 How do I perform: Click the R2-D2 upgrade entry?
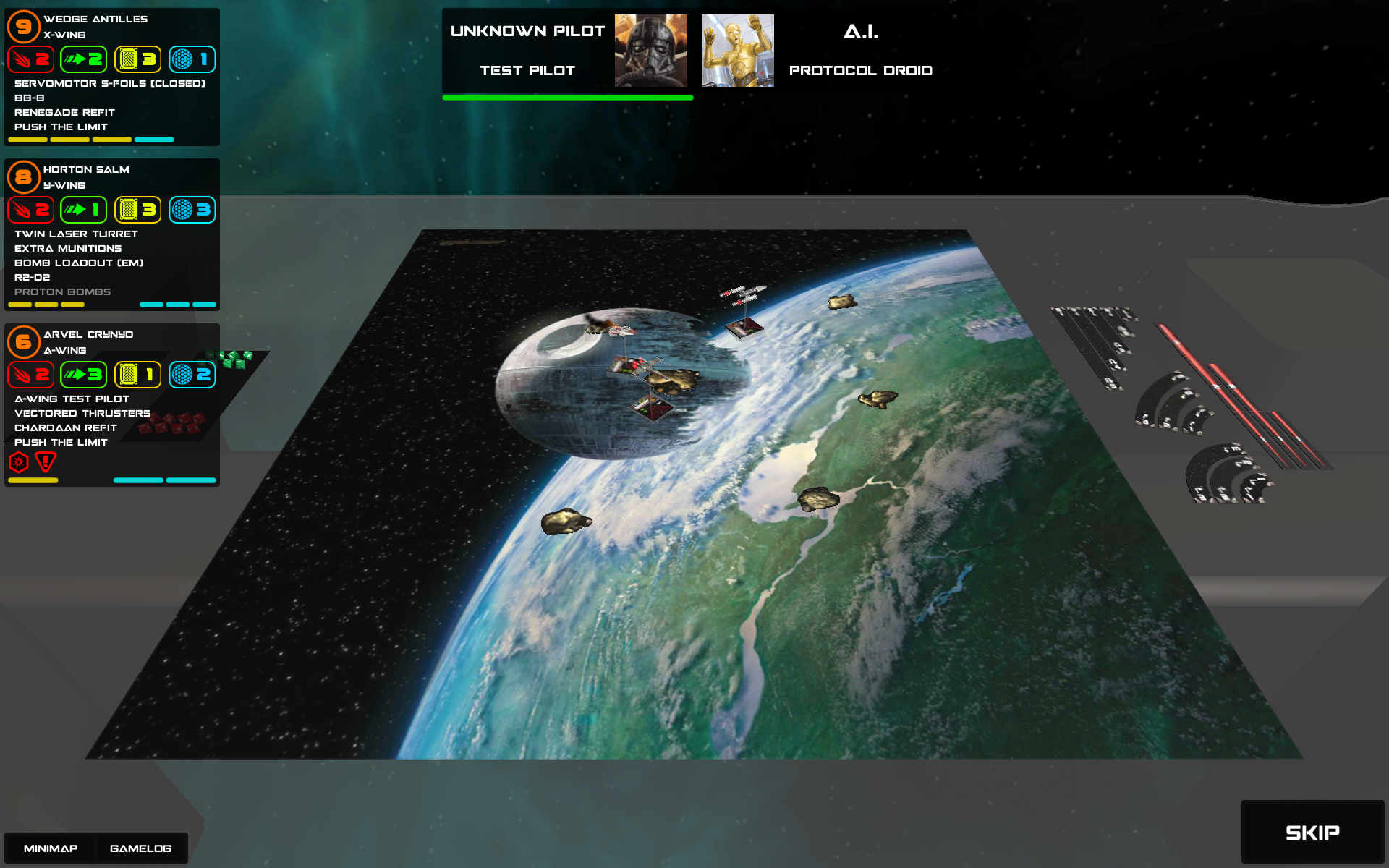(33, 277)
